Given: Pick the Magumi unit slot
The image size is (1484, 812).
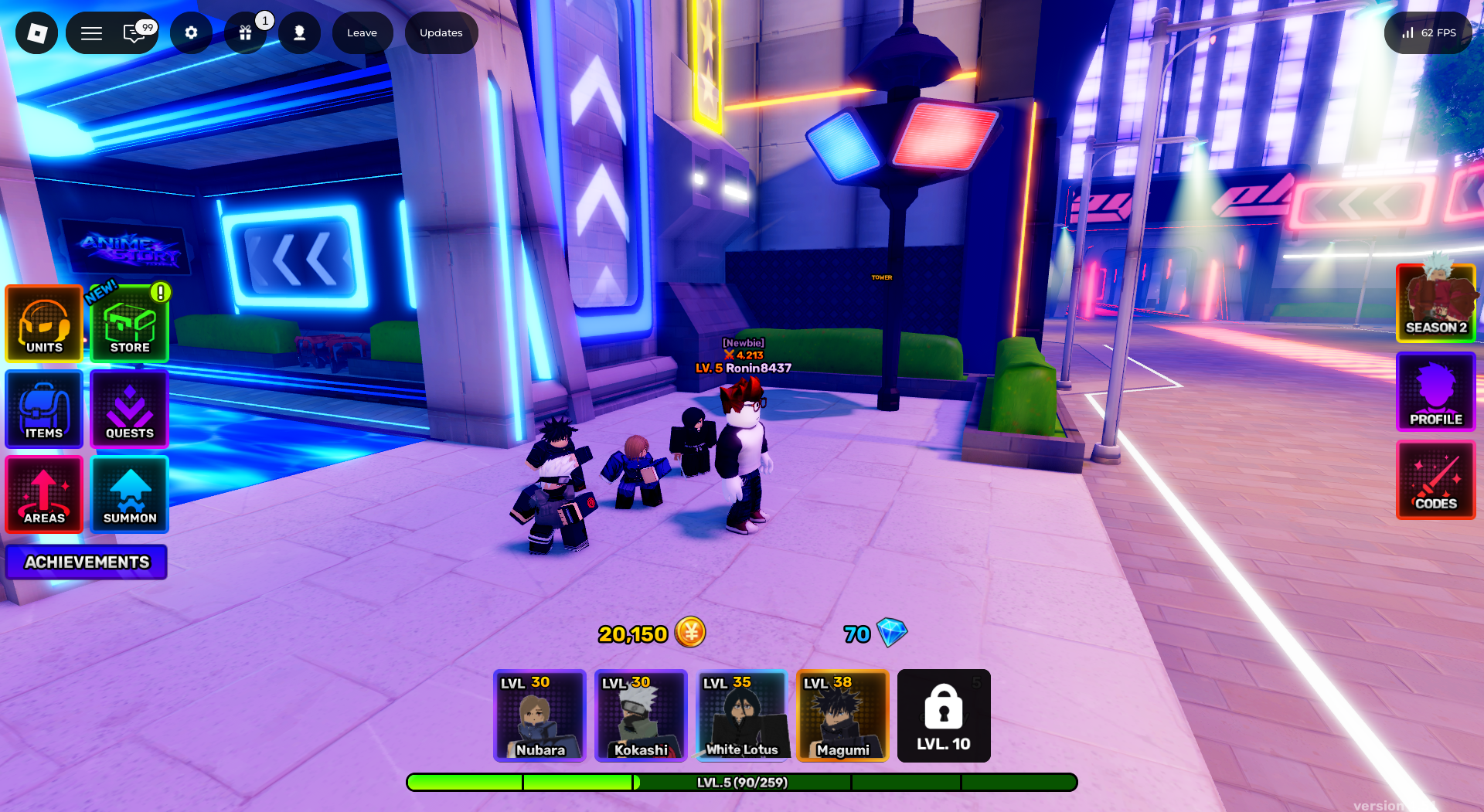Looking at the screenshot, I should [x=842, y=715].
